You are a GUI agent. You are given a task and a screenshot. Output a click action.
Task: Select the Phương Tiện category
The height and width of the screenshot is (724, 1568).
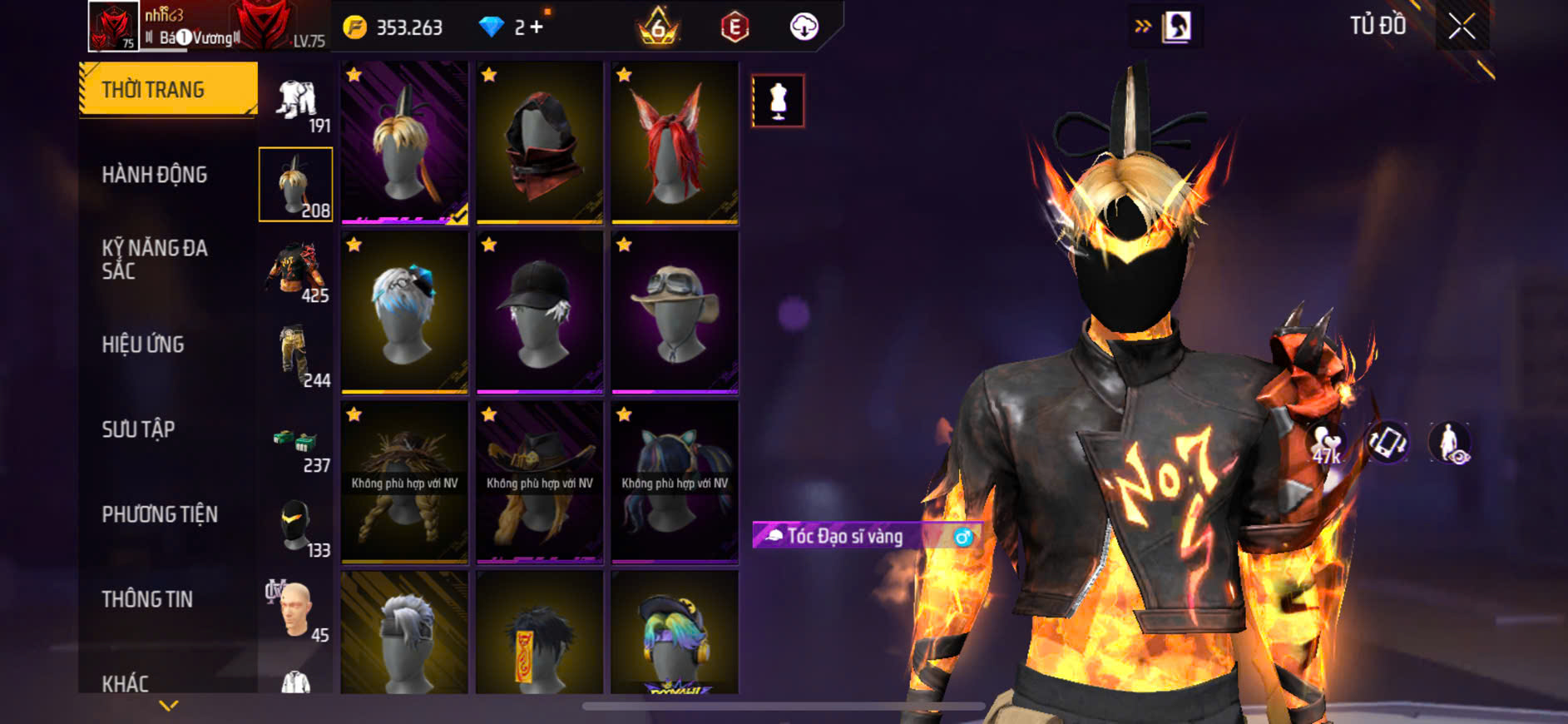coord(160,514)
